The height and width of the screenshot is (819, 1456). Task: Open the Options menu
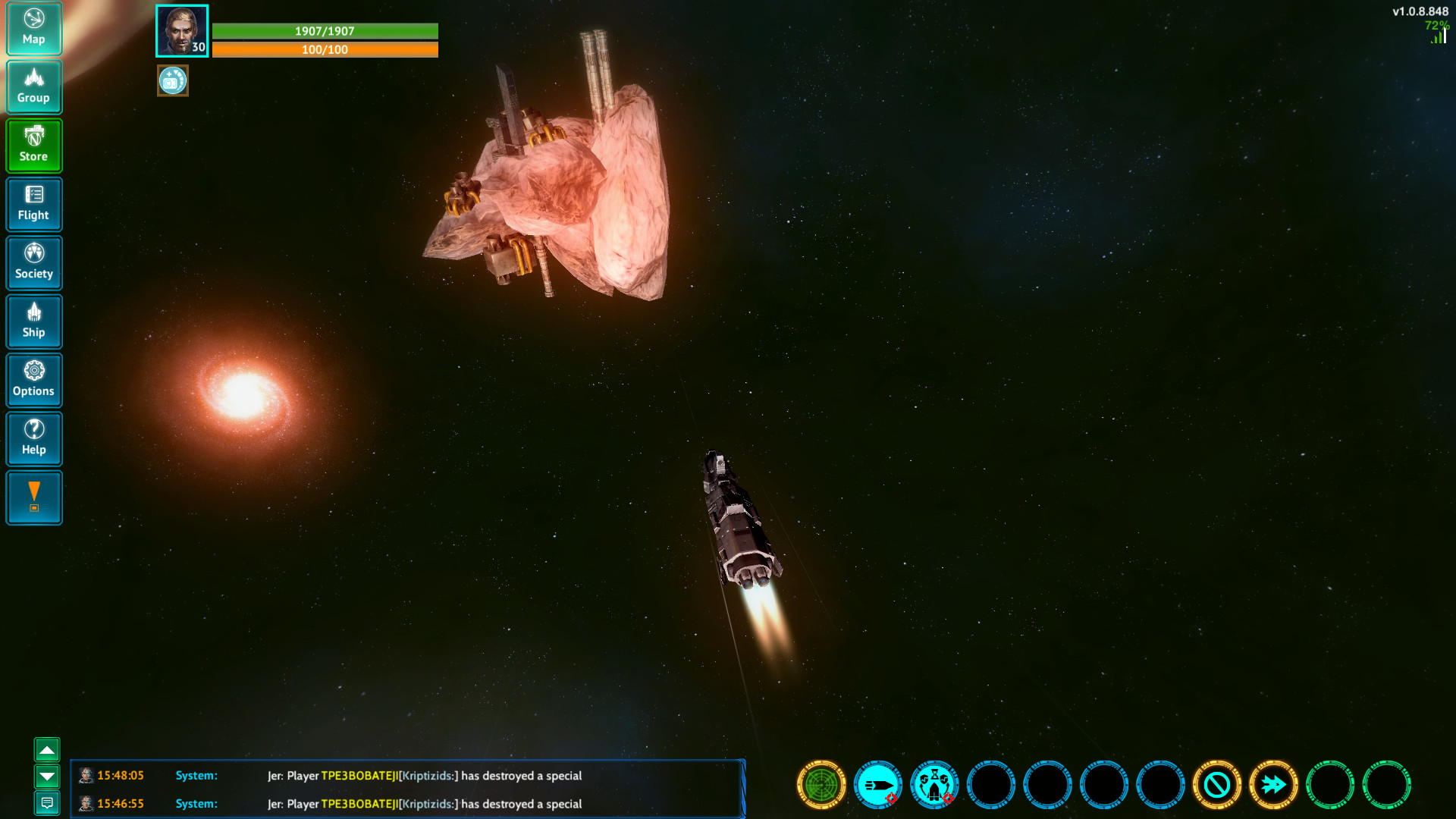[33, 380]
